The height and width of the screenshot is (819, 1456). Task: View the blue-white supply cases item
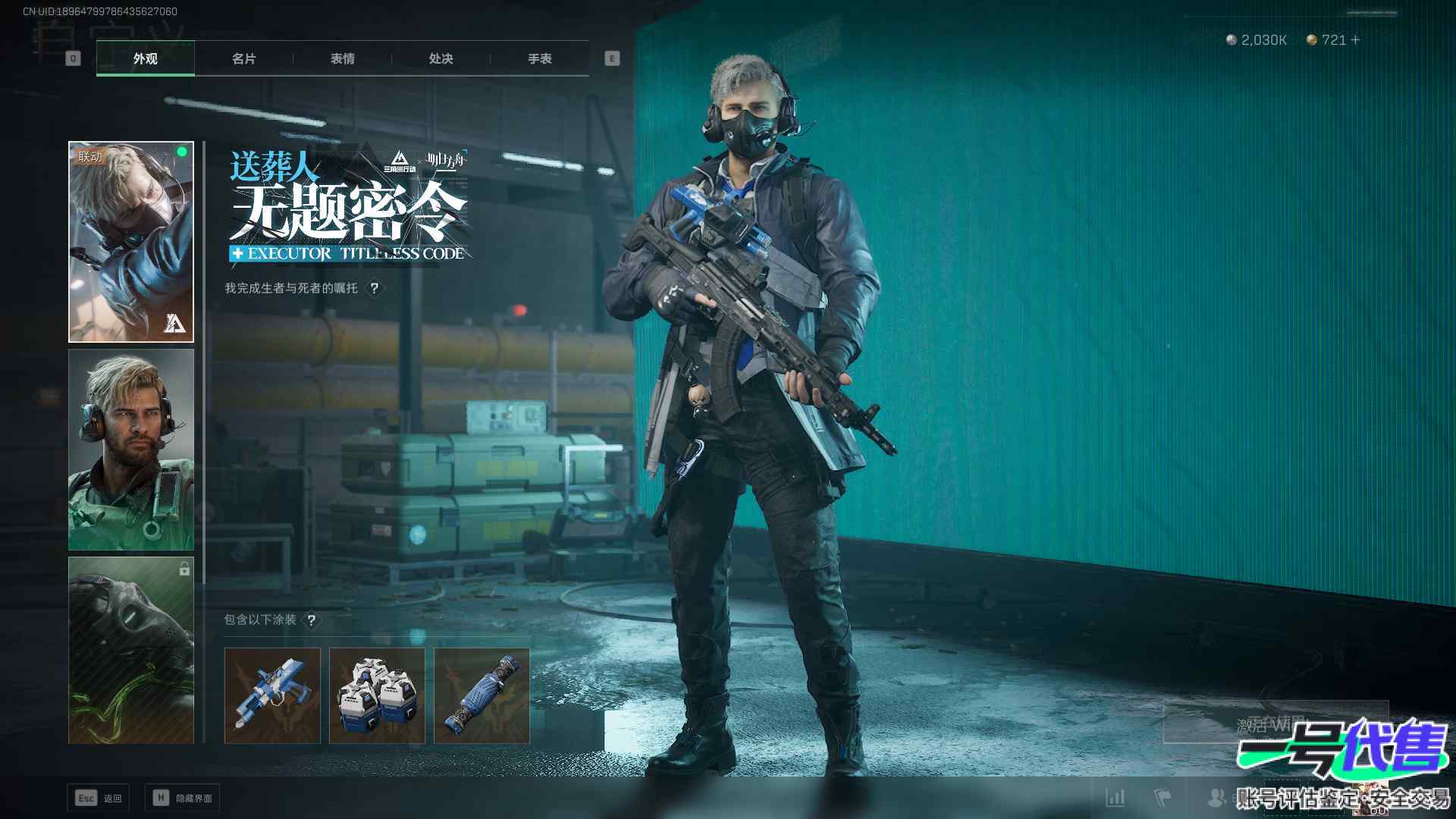pos(377,695)
